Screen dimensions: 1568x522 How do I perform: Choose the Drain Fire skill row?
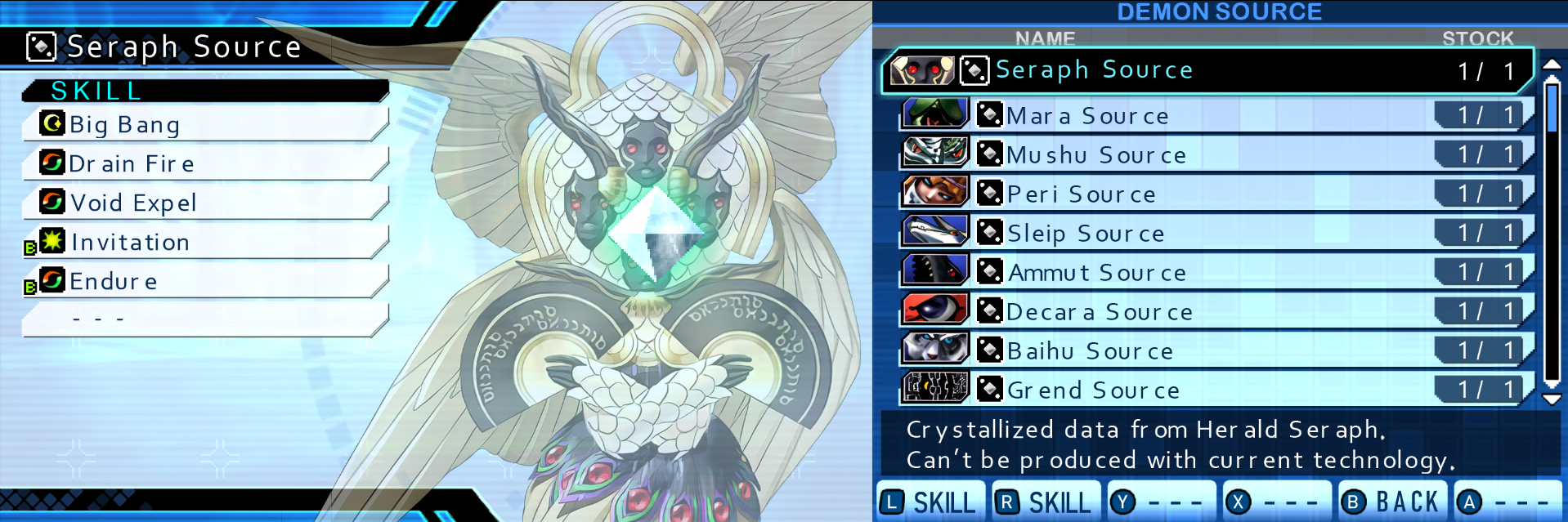pos(204,163)
